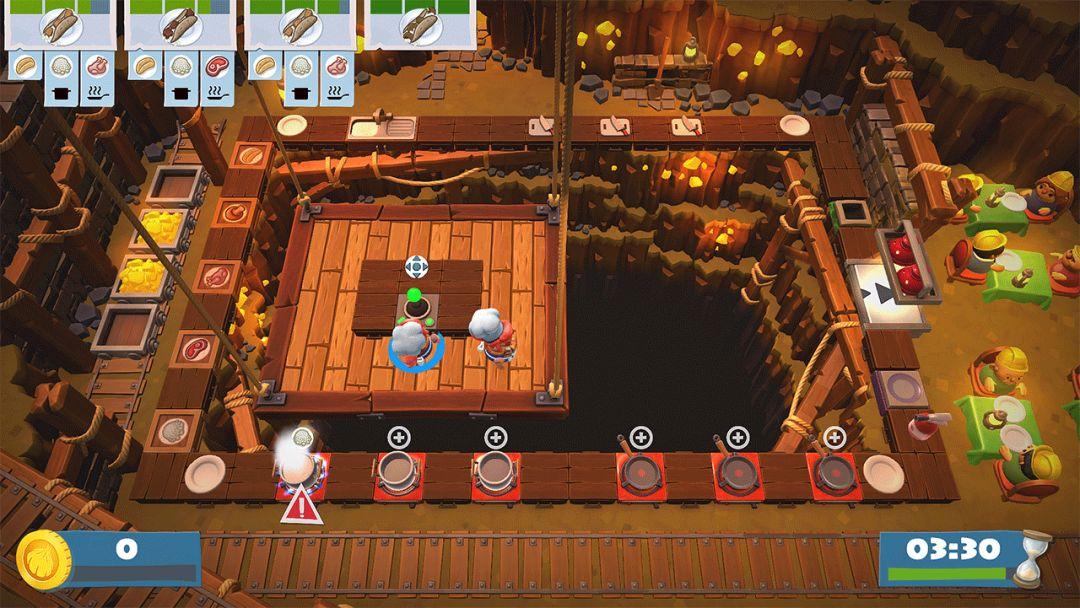Select the burrito order ticket lacking ingredient icons
The width and height of the screenshot is (1080, 608).
420,23
